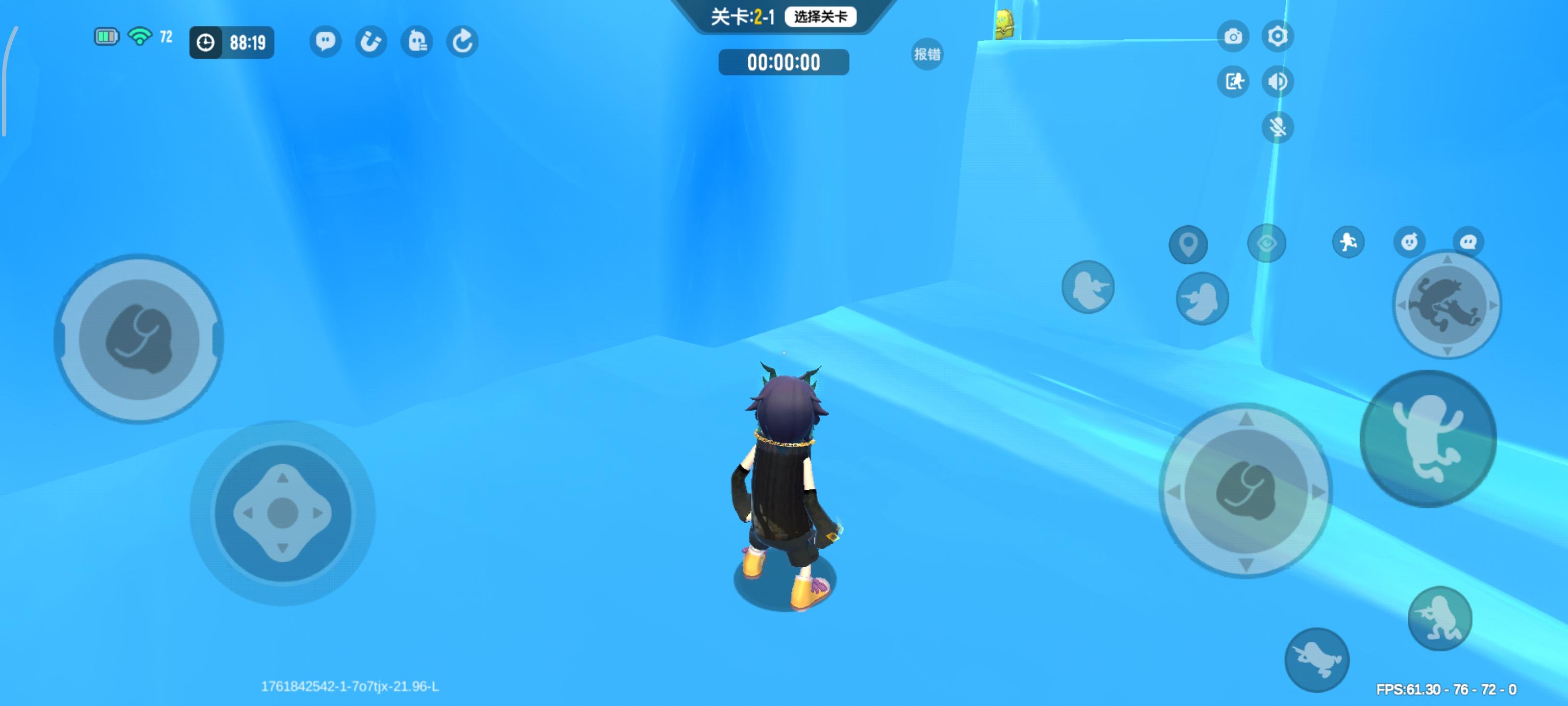Screen dimensions: 1568x706
Task: Activate the magnet item-pickup icon
Action: point(372,41)
